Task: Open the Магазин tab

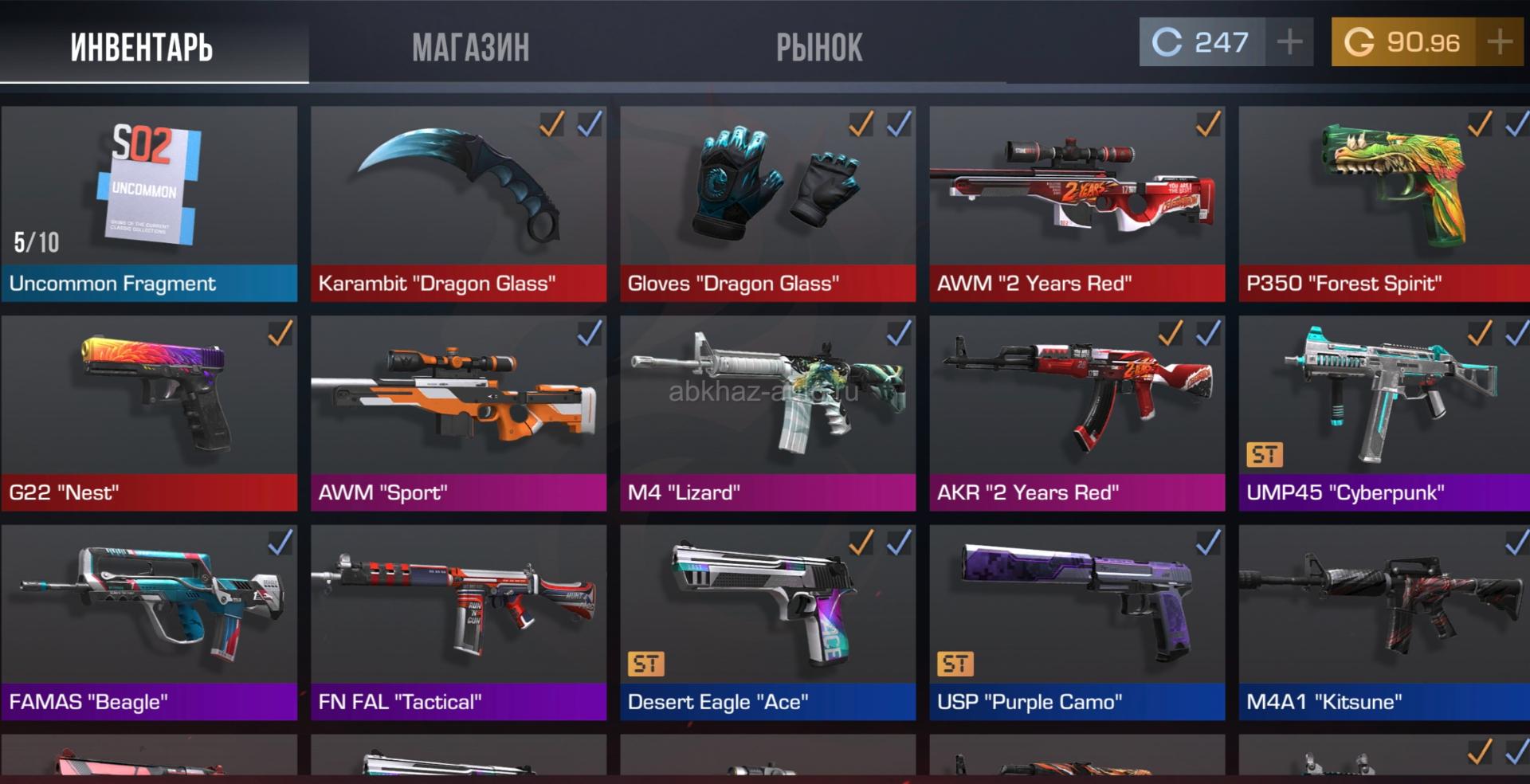Action: (470, 46)
